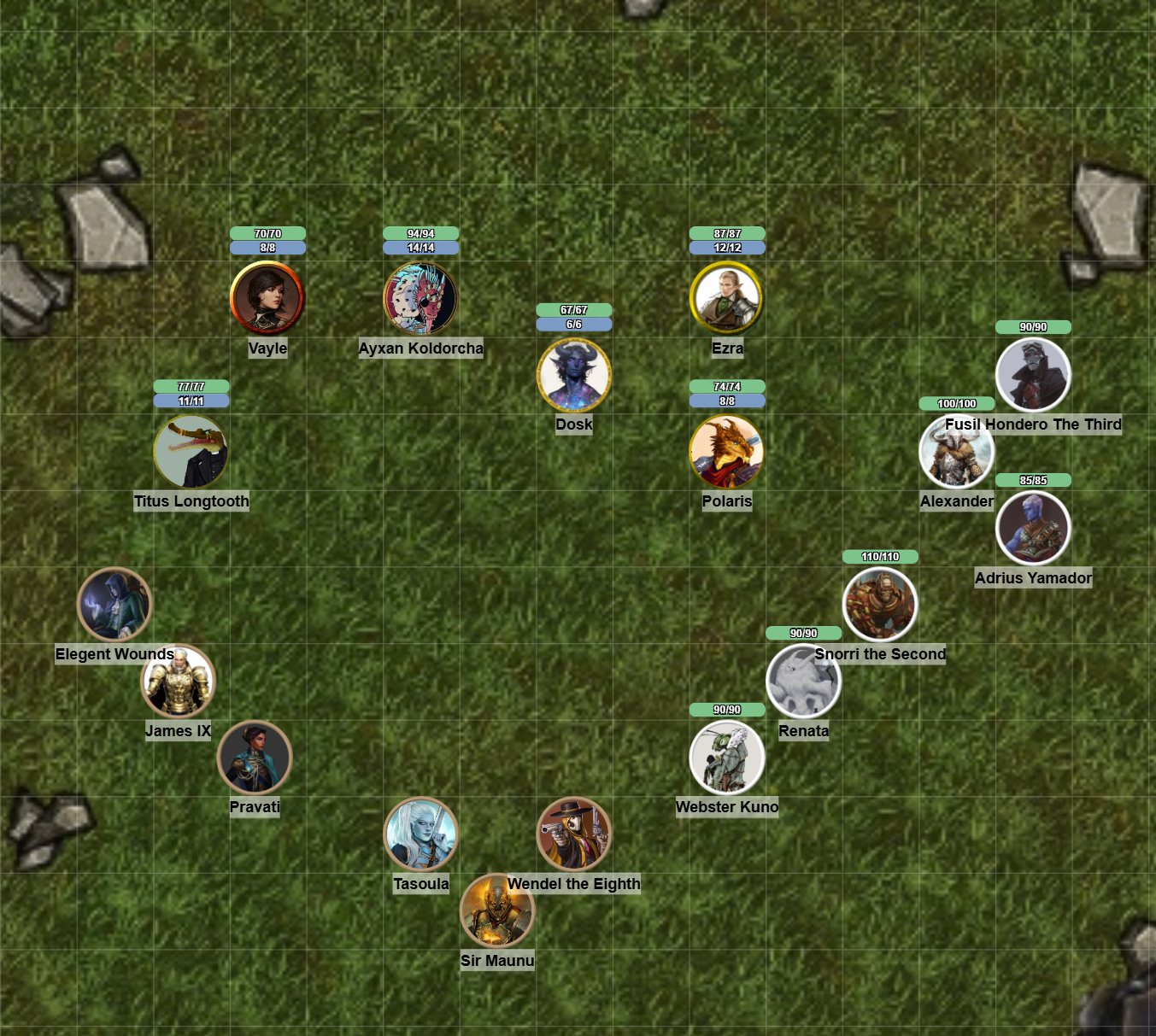This screenshot has height=1036, width=1156.
Task: Click the Adrius Yamador name label
Action: click(x=1033, y=578)
